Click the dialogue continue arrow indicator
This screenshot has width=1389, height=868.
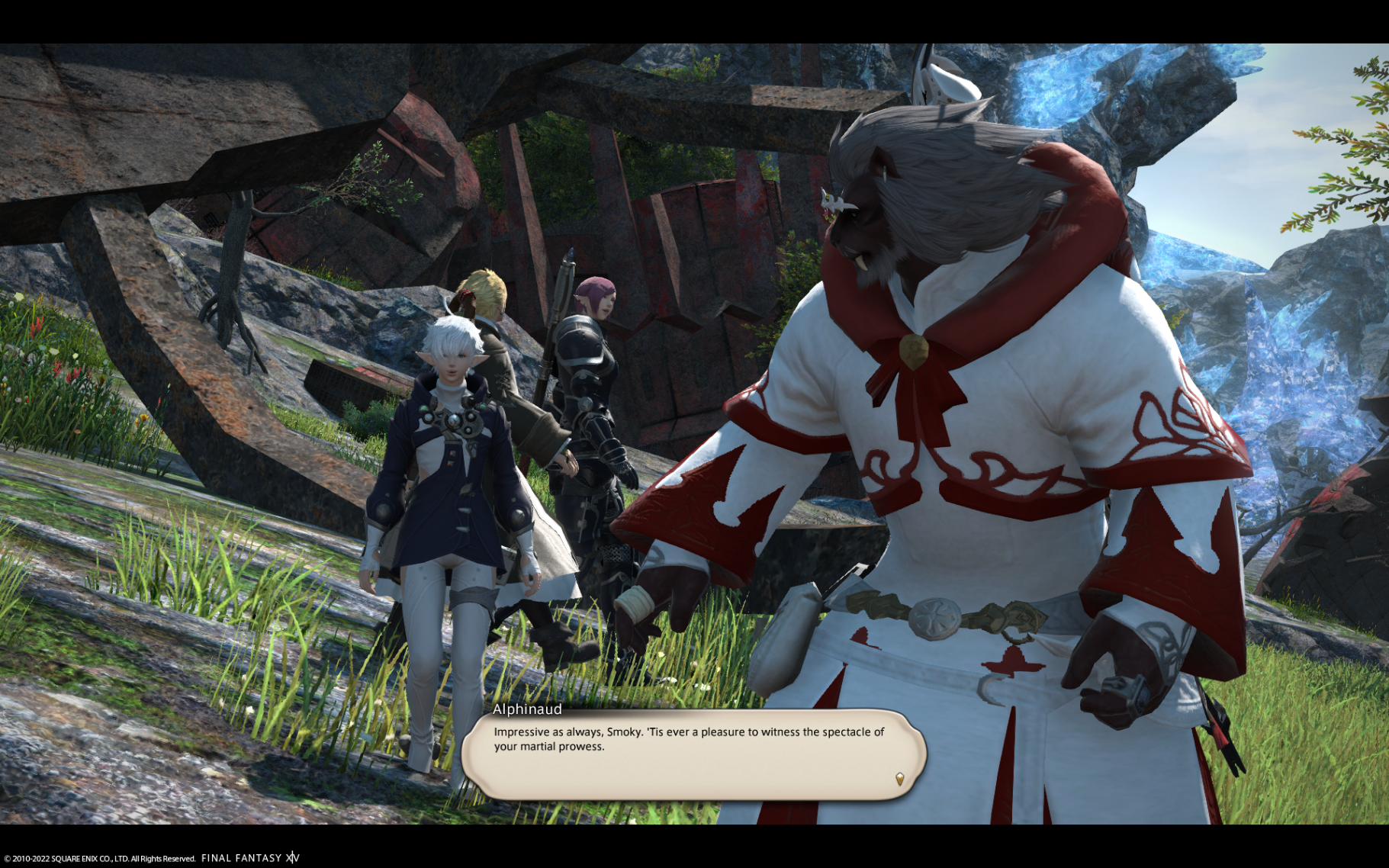point(899,779)
